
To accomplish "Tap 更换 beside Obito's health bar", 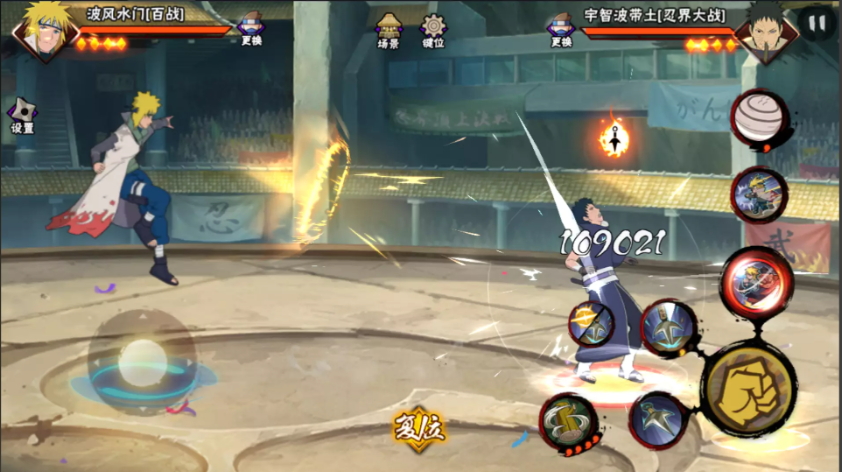I will tap(560, 30).
